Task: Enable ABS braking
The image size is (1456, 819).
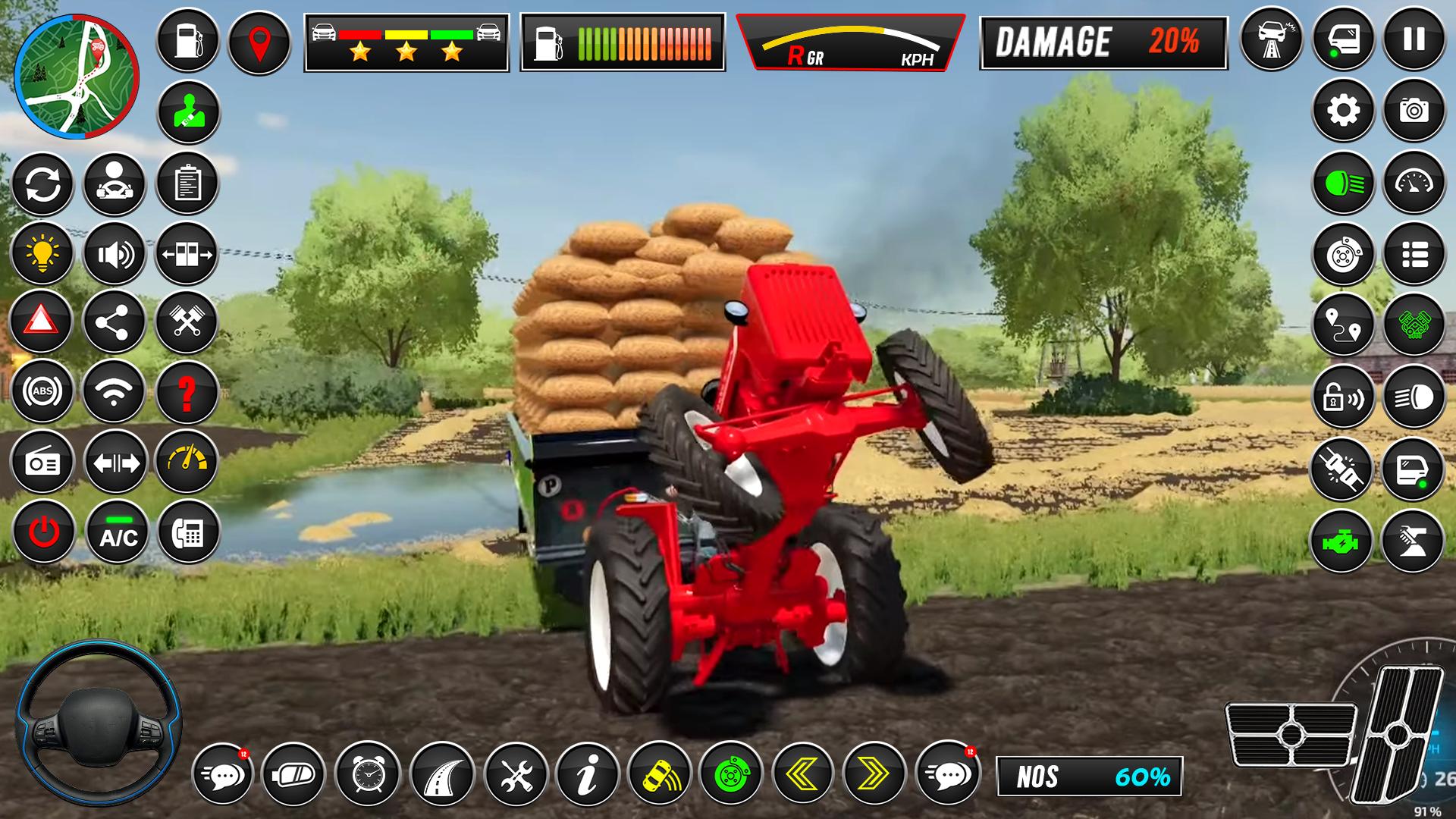Action: 42,391
